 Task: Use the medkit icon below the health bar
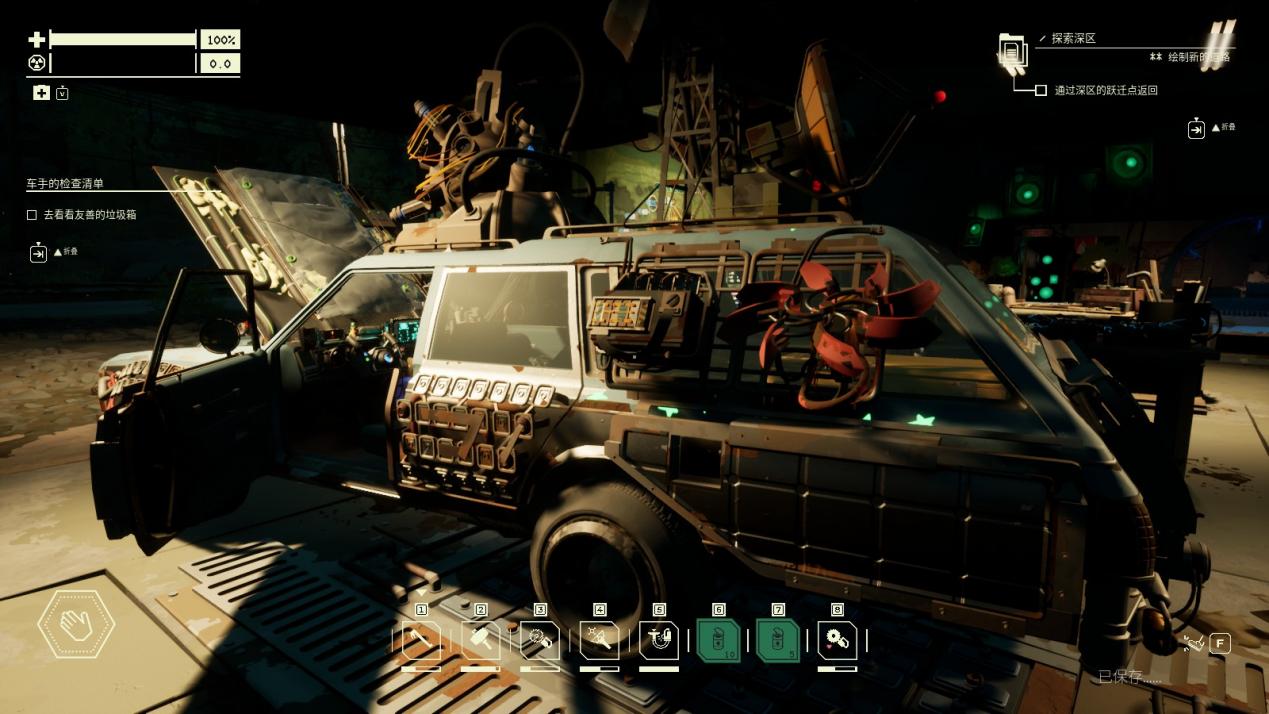coord(41,93)
